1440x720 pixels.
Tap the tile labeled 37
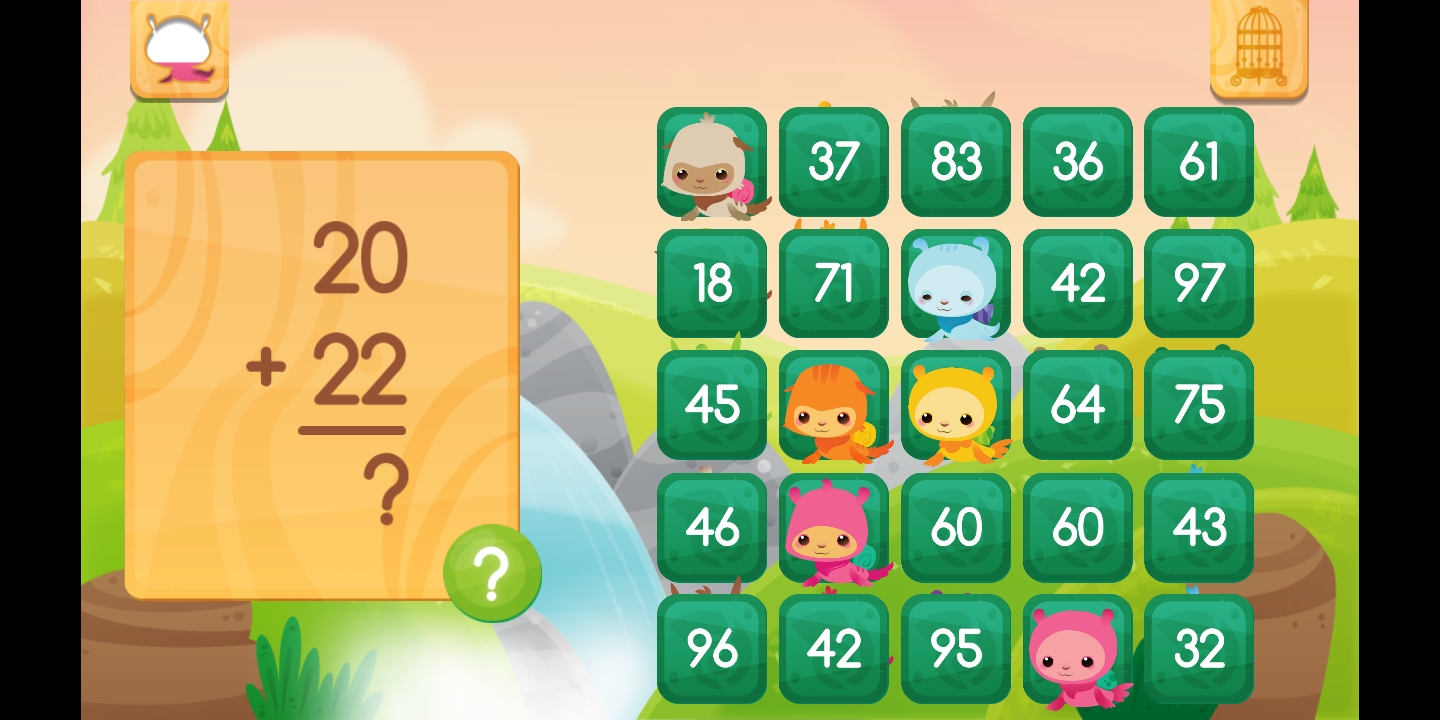(833, 162)
